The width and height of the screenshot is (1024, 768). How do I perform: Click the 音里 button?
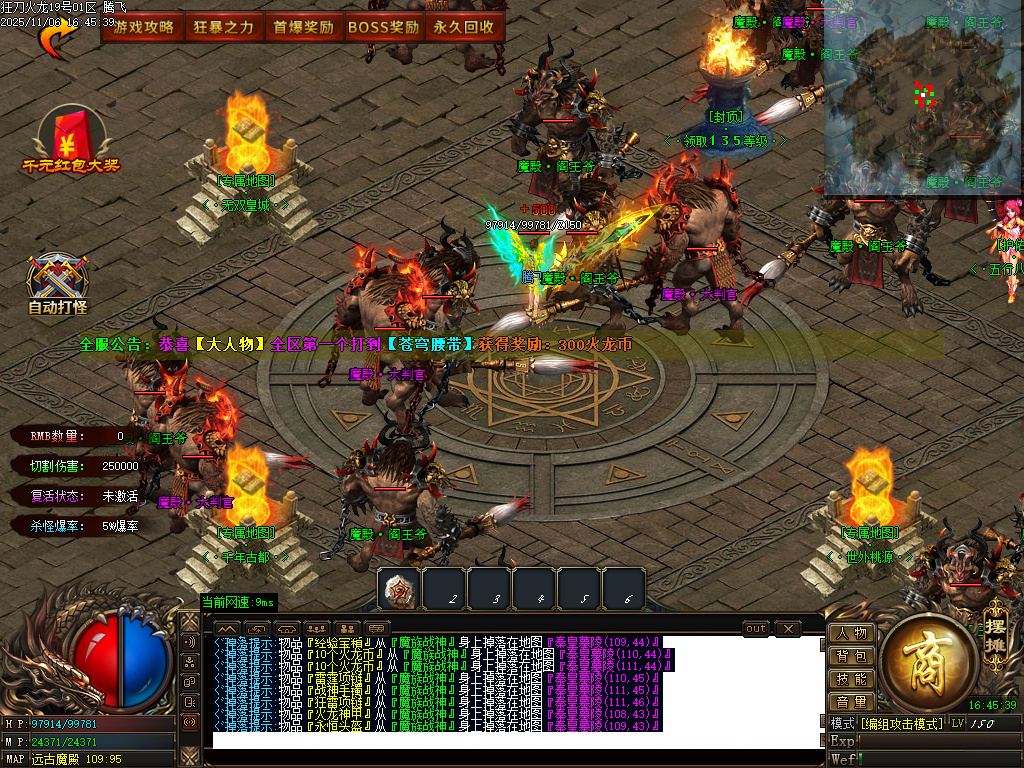852,703
